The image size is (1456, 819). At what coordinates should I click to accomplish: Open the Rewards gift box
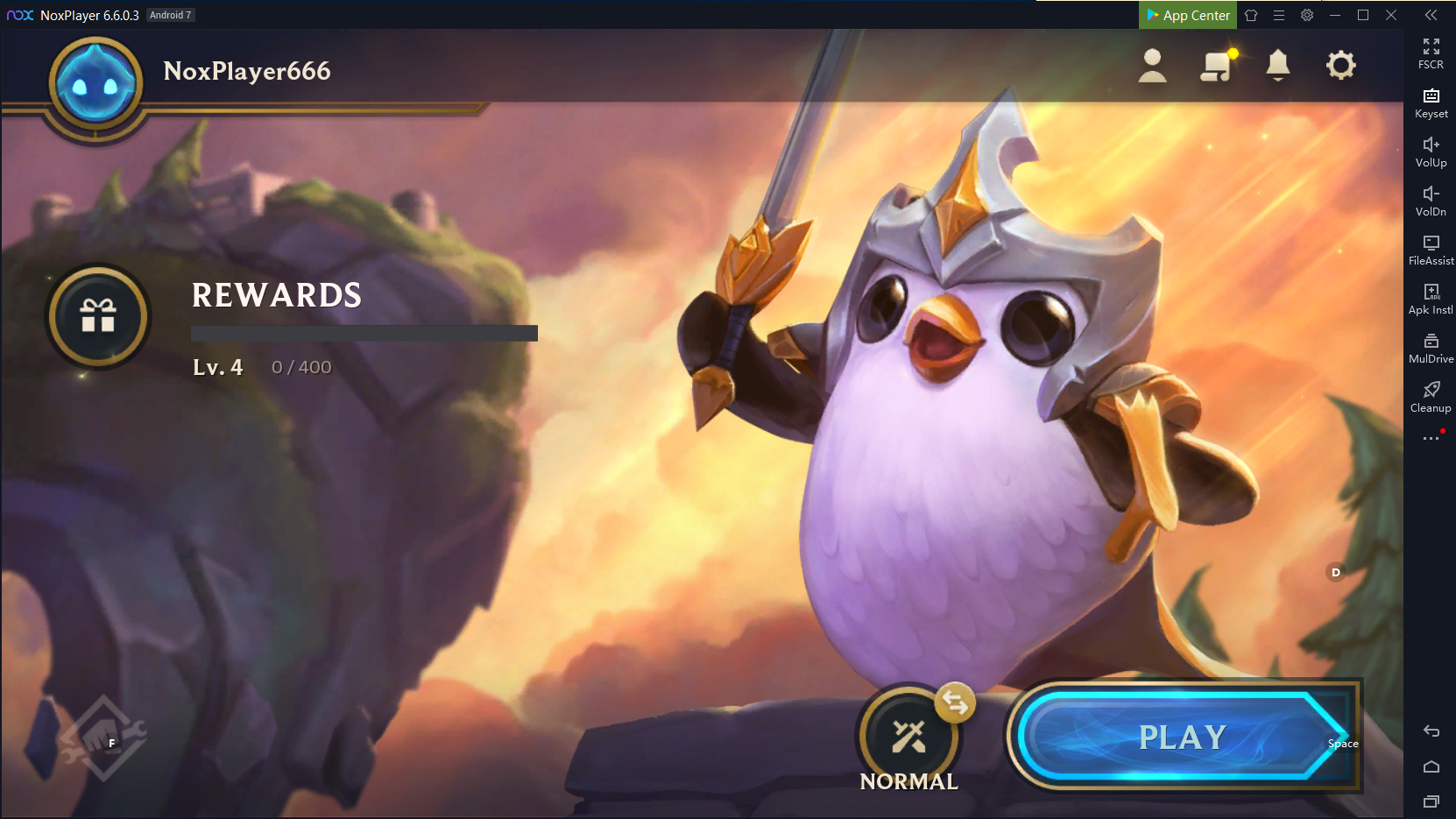pos(98,316)
